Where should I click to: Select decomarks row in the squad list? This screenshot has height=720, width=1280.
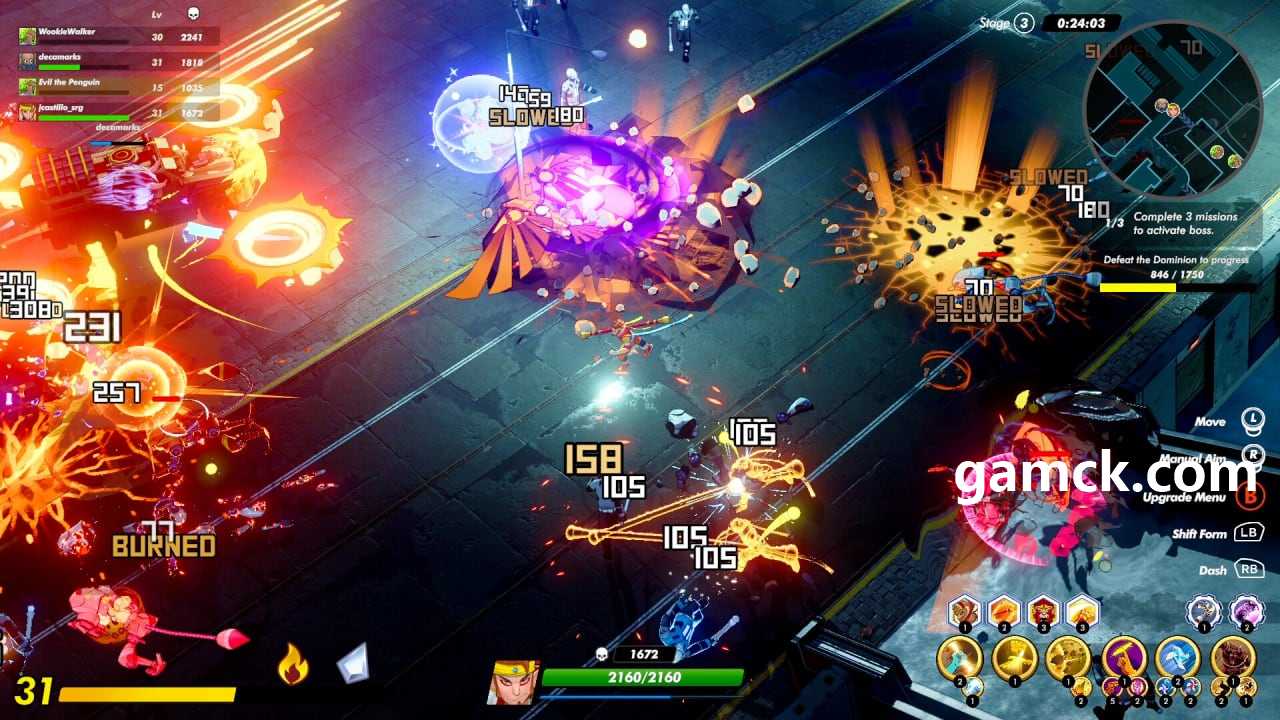click(60, 59)
